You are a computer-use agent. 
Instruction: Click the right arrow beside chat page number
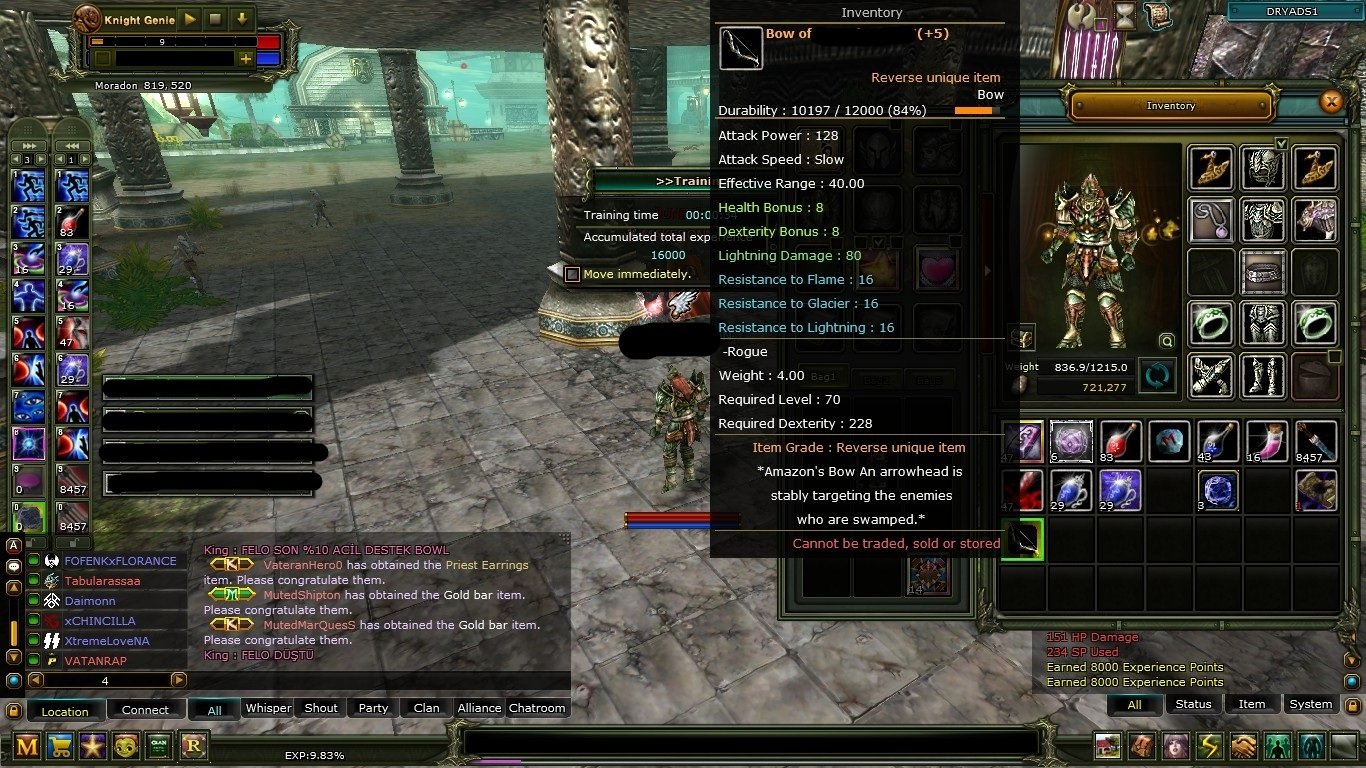[x=180, y=679]
